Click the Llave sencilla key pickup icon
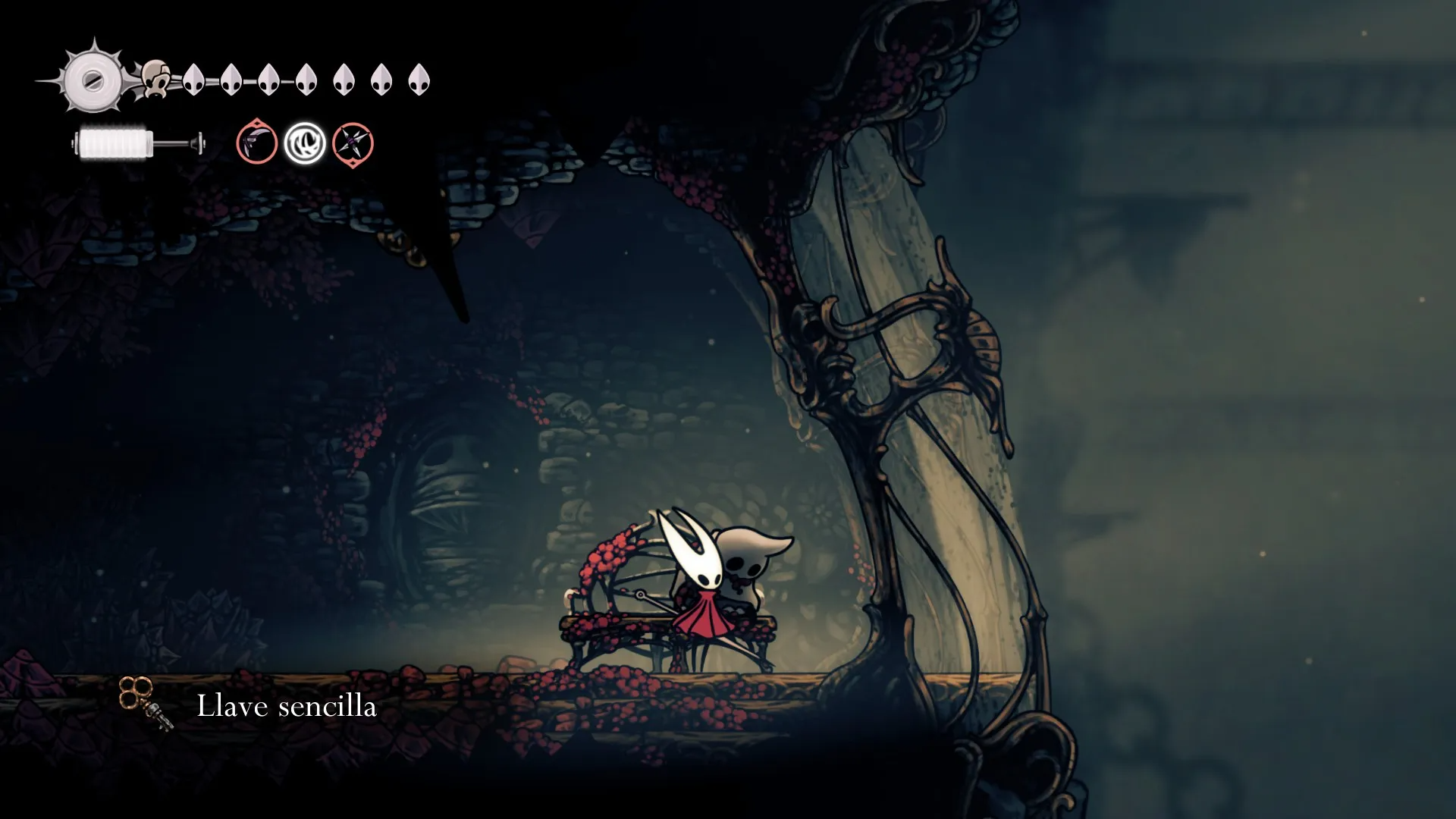Screen dimensions: 1456x819 coord(146,704)
